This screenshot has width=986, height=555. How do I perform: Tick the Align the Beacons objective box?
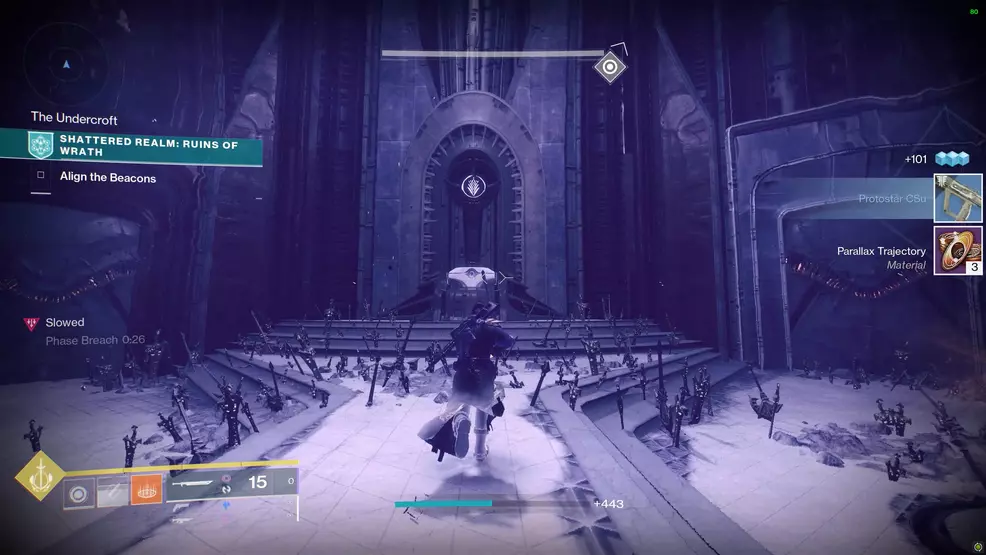[41, 177]
